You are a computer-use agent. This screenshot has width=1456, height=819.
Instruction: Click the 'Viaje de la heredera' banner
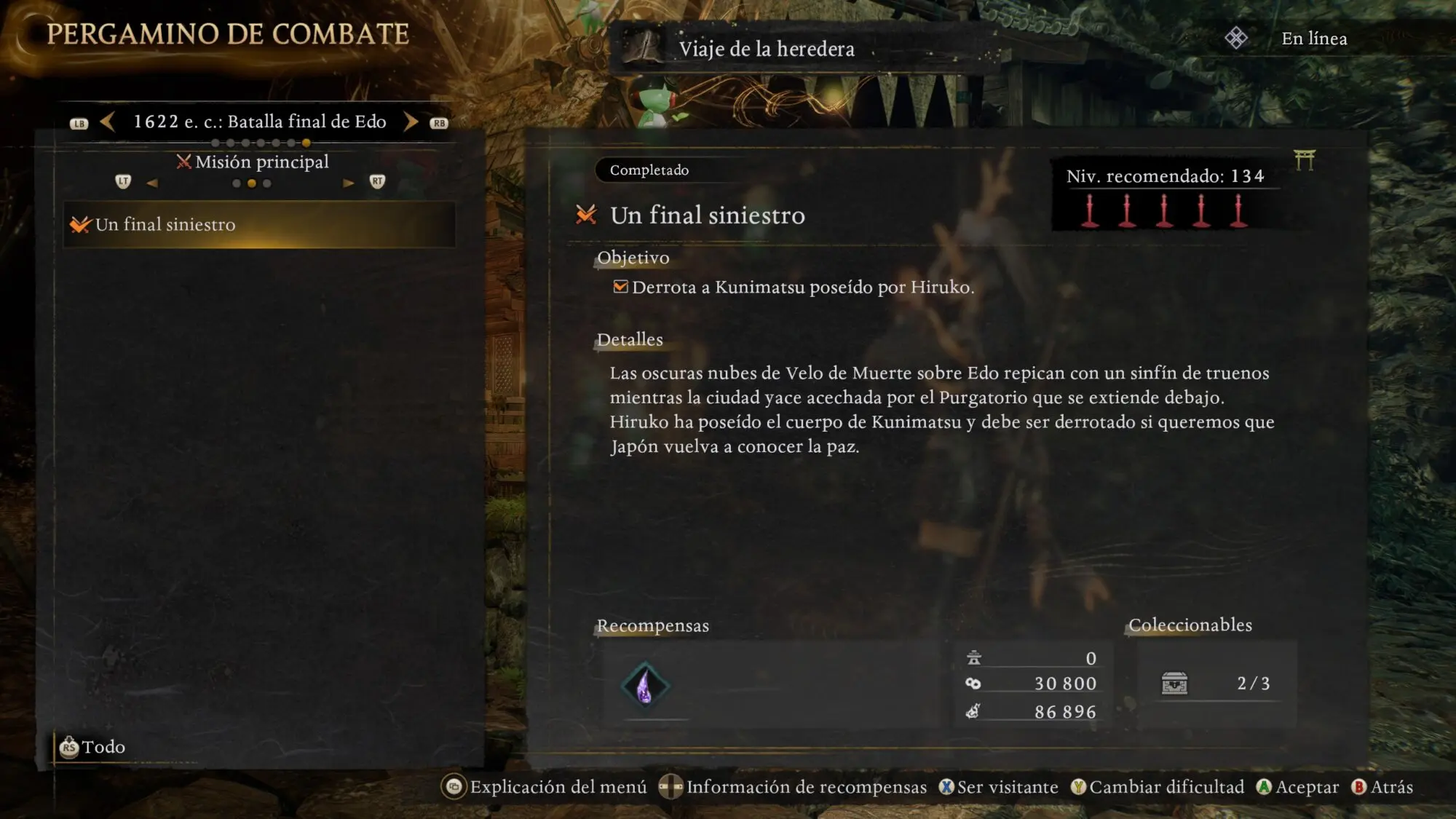pos(766,49)
